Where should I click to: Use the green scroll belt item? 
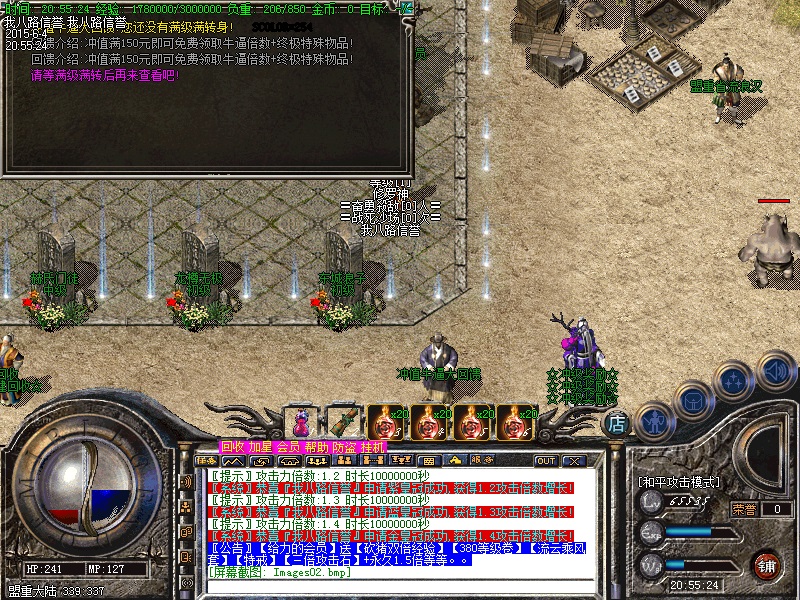tap(344, 422)
